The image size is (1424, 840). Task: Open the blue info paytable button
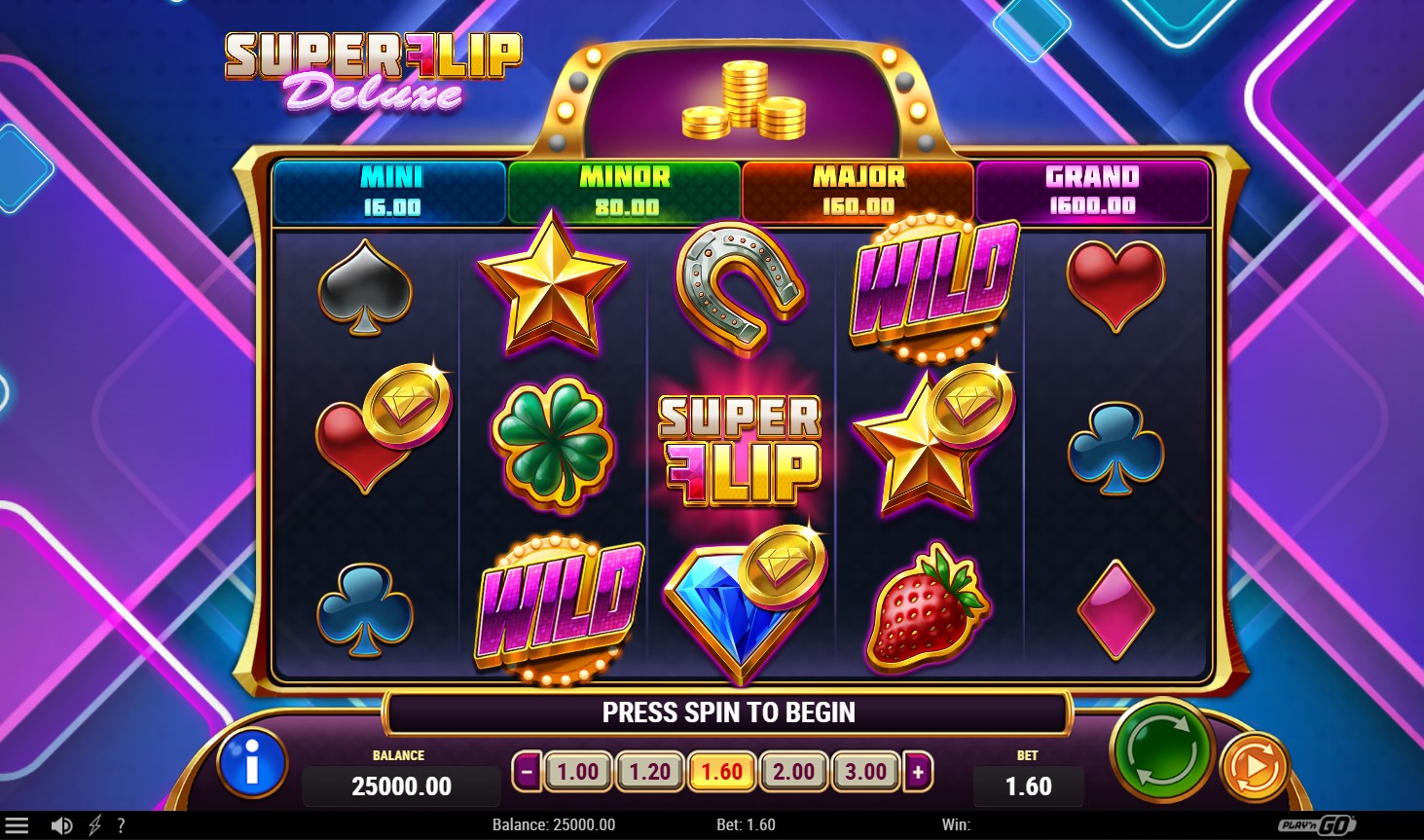tap(252, 764)
